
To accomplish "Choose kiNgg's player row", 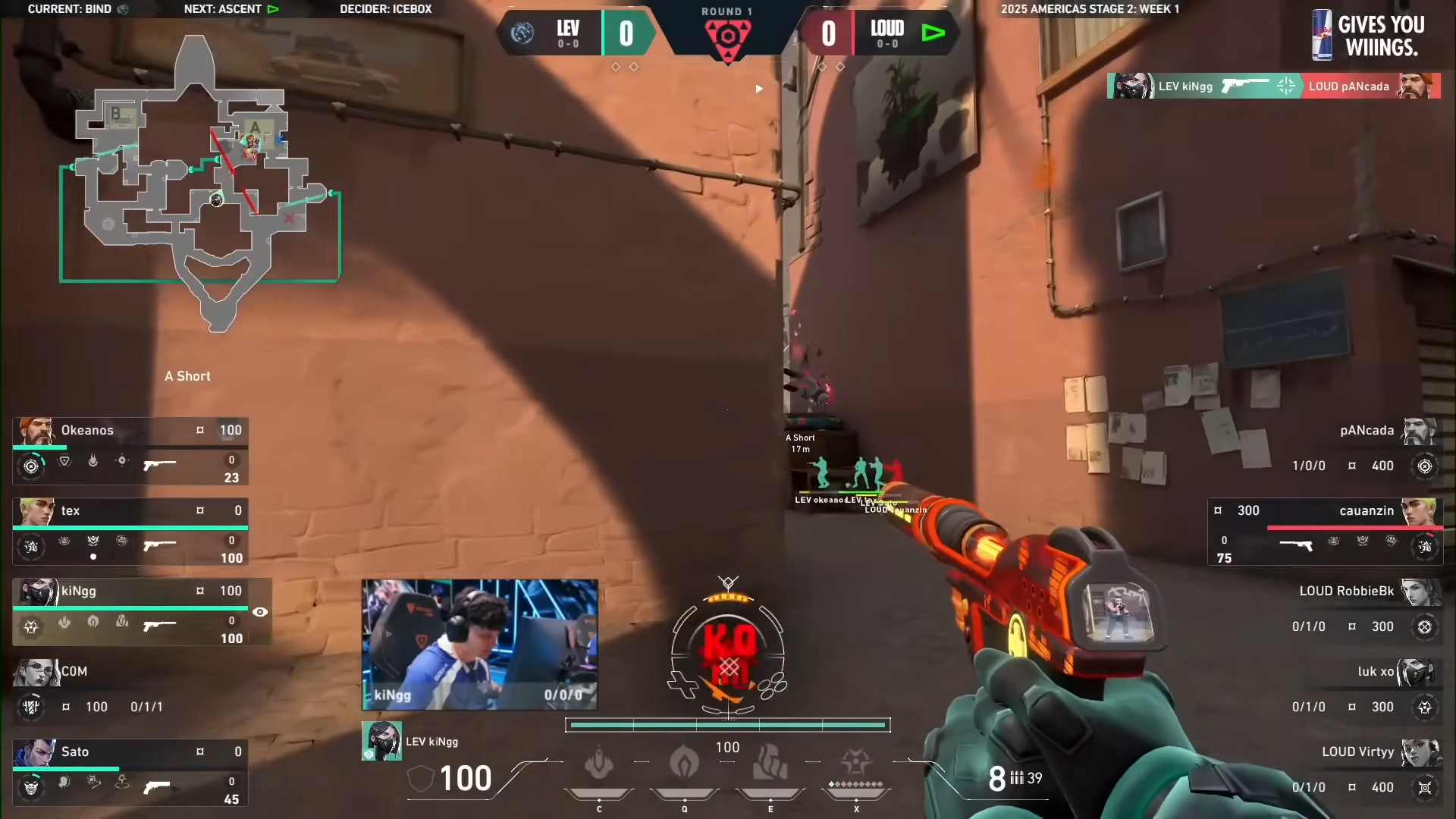I will click(x=130, y=611).
